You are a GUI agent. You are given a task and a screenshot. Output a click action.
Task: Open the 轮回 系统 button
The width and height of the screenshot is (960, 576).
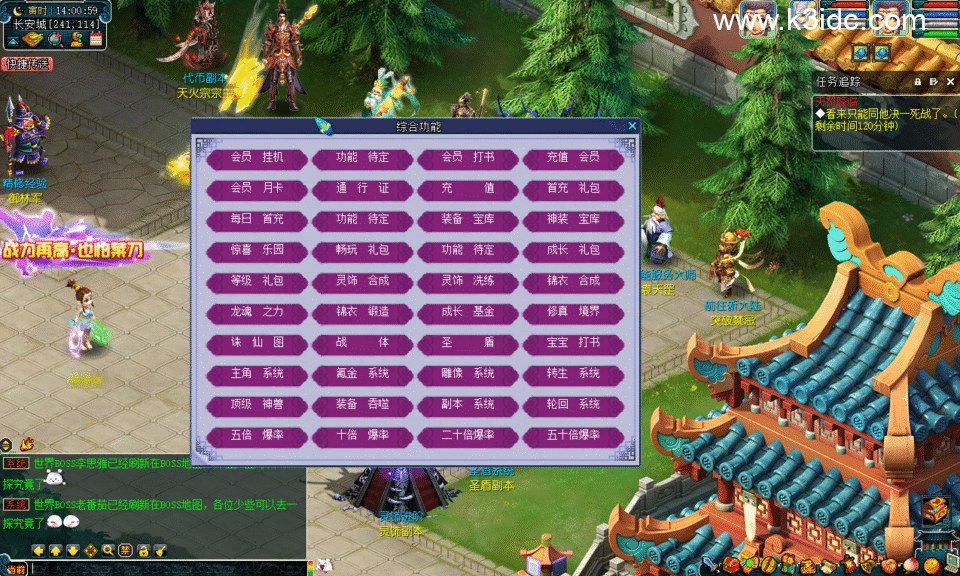click(573, 405)
